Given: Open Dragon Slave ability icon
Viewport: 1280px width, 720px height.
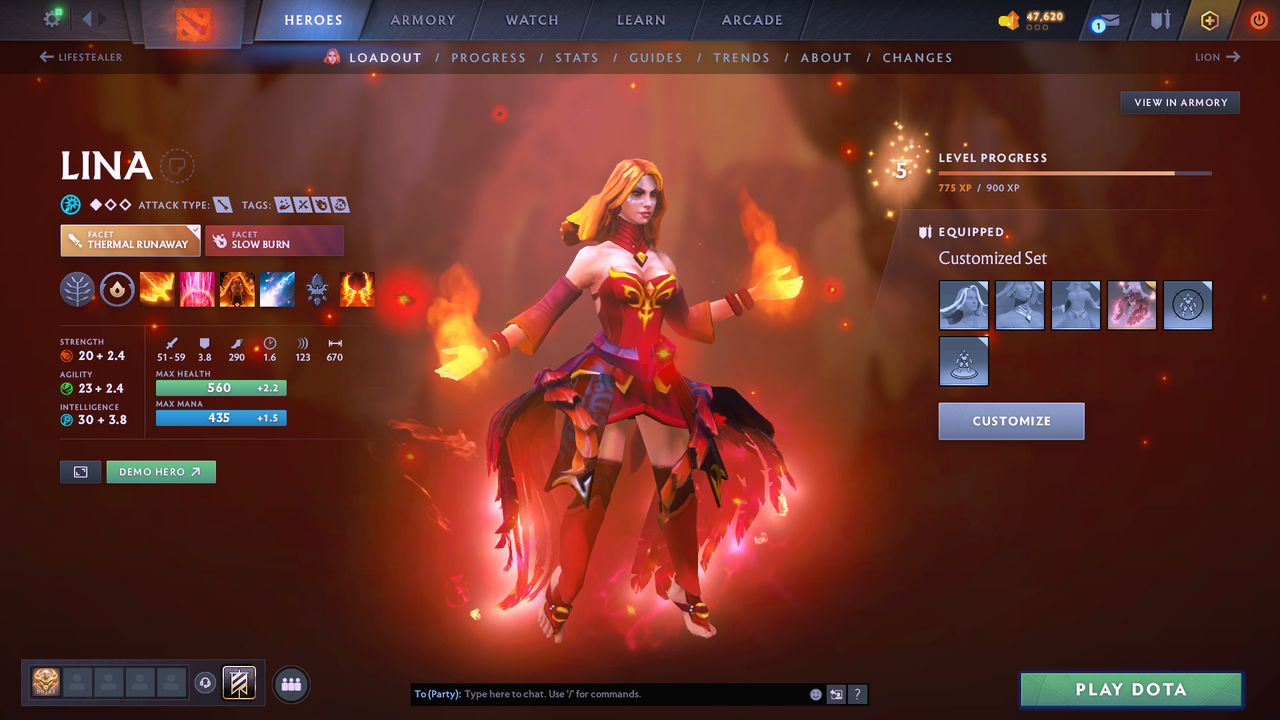Looking at the screenshot, I should click(x=157, y=289).
